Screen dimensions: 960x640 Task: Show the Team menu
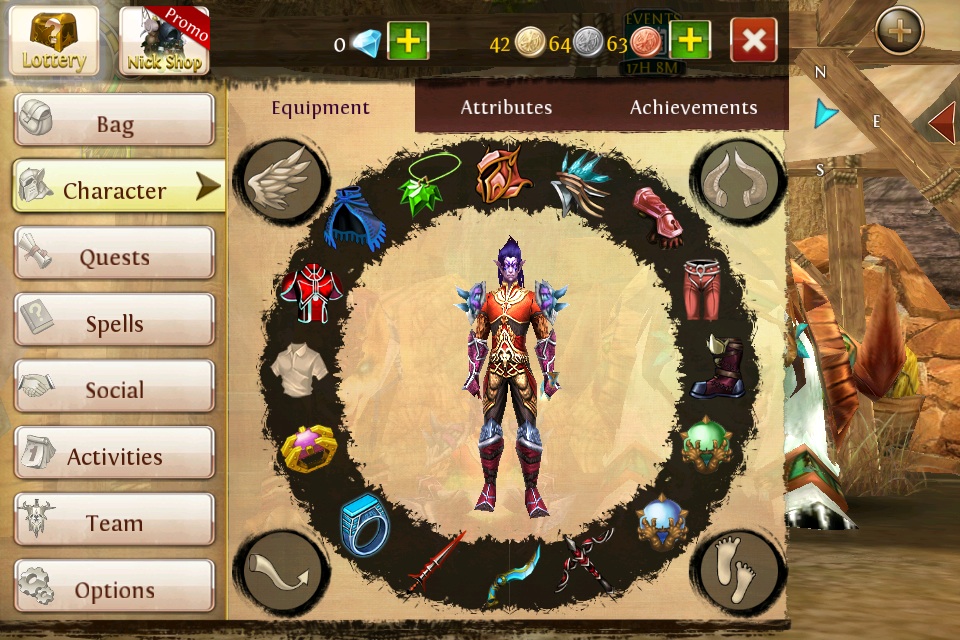tap(114, 521)
